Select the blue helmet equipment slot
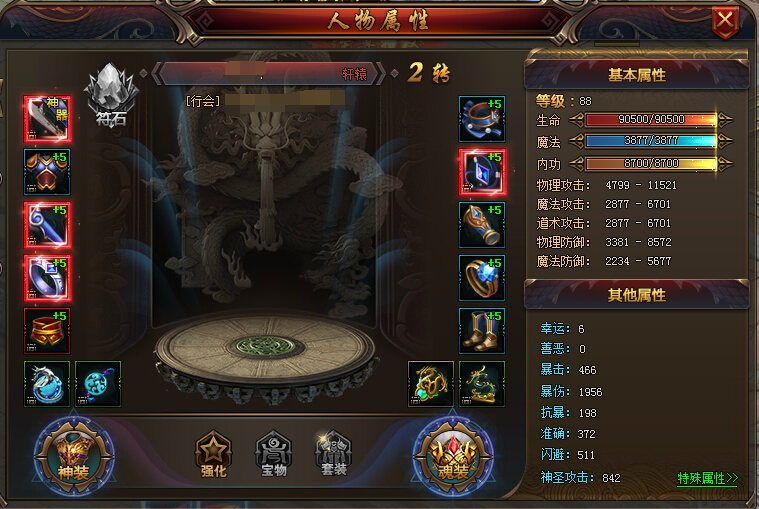The height and width of the screenshot is (509, 759). [480, 118]
